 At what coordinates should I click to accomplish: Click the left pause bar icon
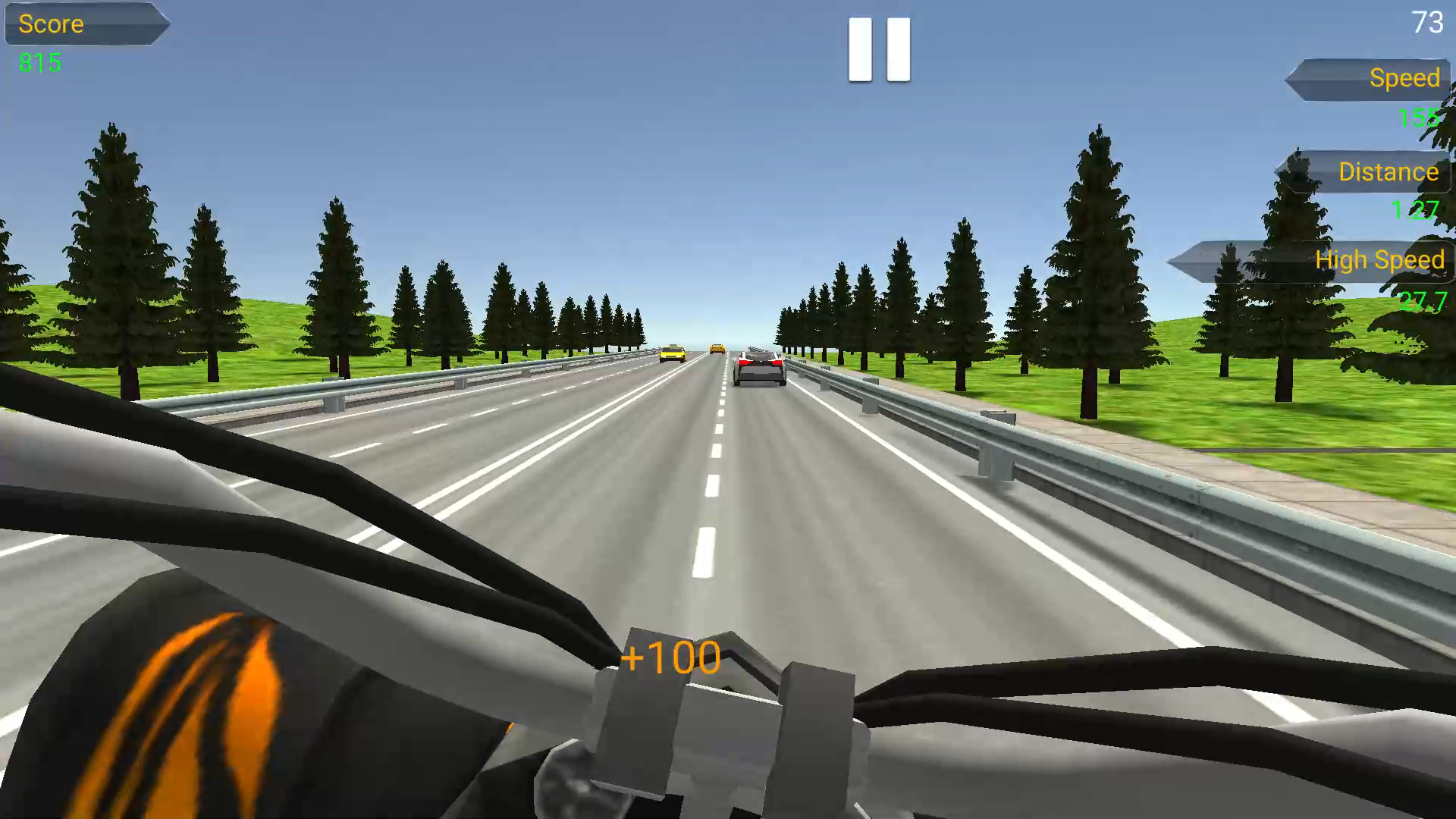(x=859, y=49)
